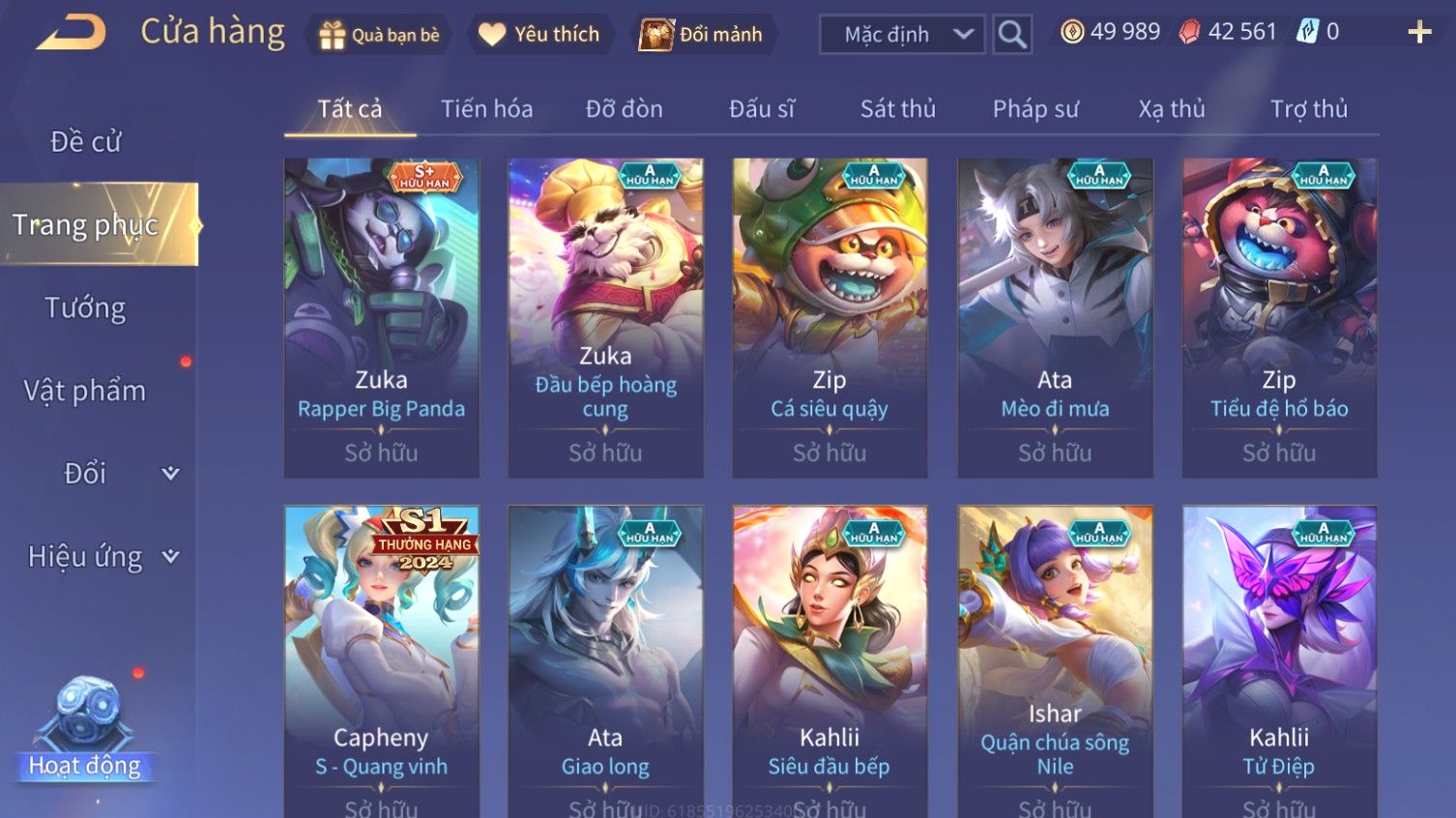The height and width of the screenshot is (818, 1456).
Task: Go back with the return arrow
Action: pyautogui.click(x=72, y=33)
